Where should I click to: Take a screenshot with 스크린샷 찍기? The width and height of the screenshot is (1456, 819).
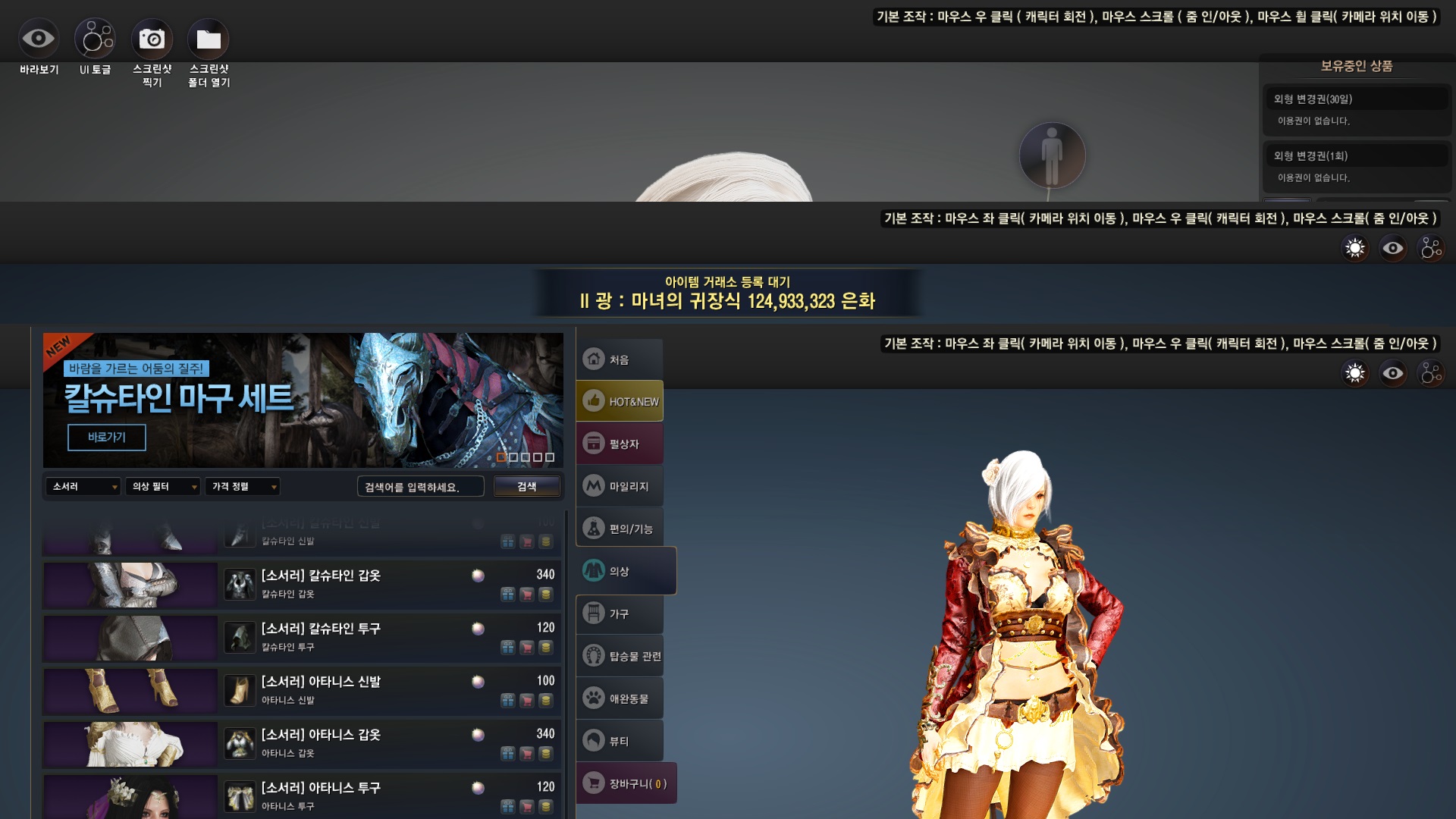pyautogui.click(x=152, y=39)
